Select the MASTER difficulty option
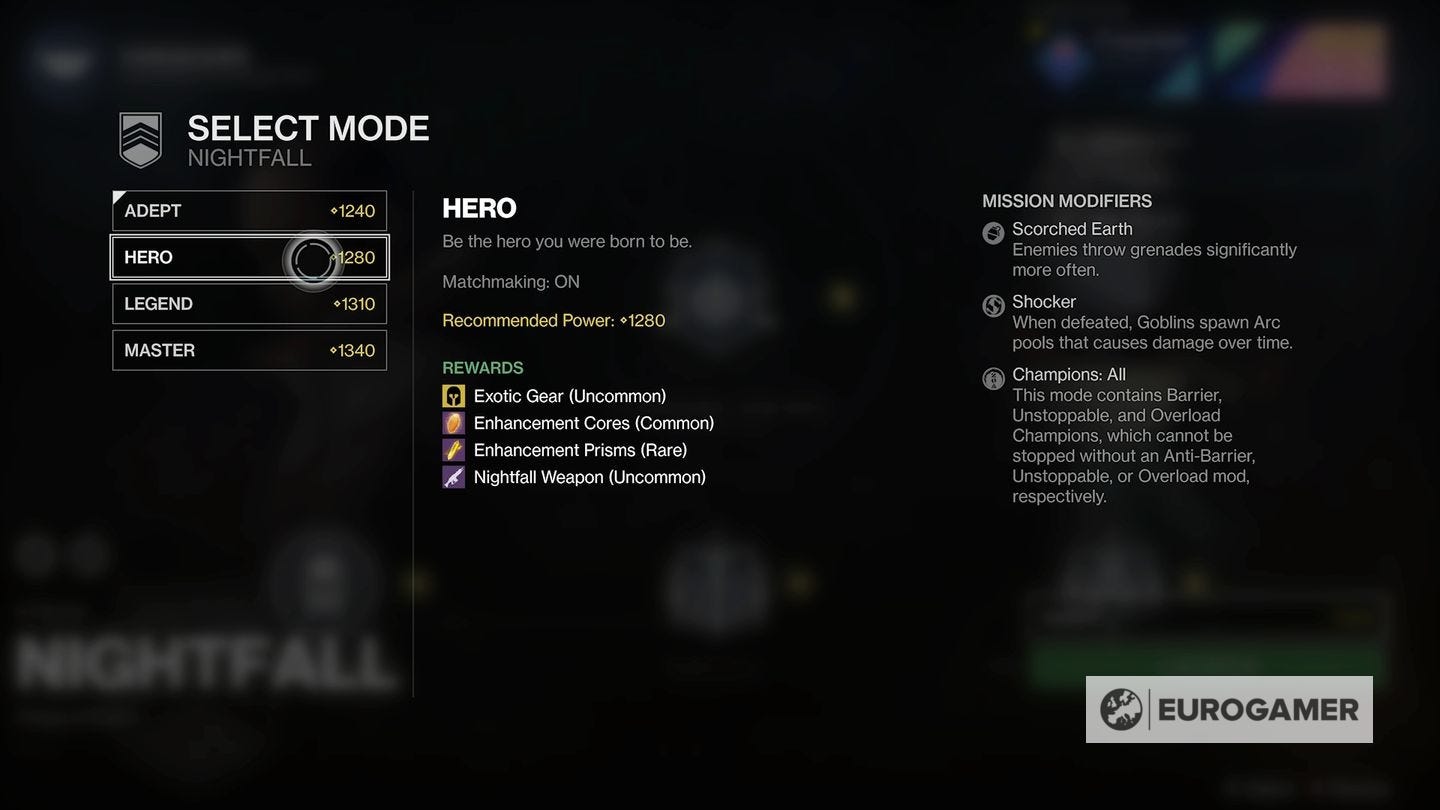 (x=248, y=350)
